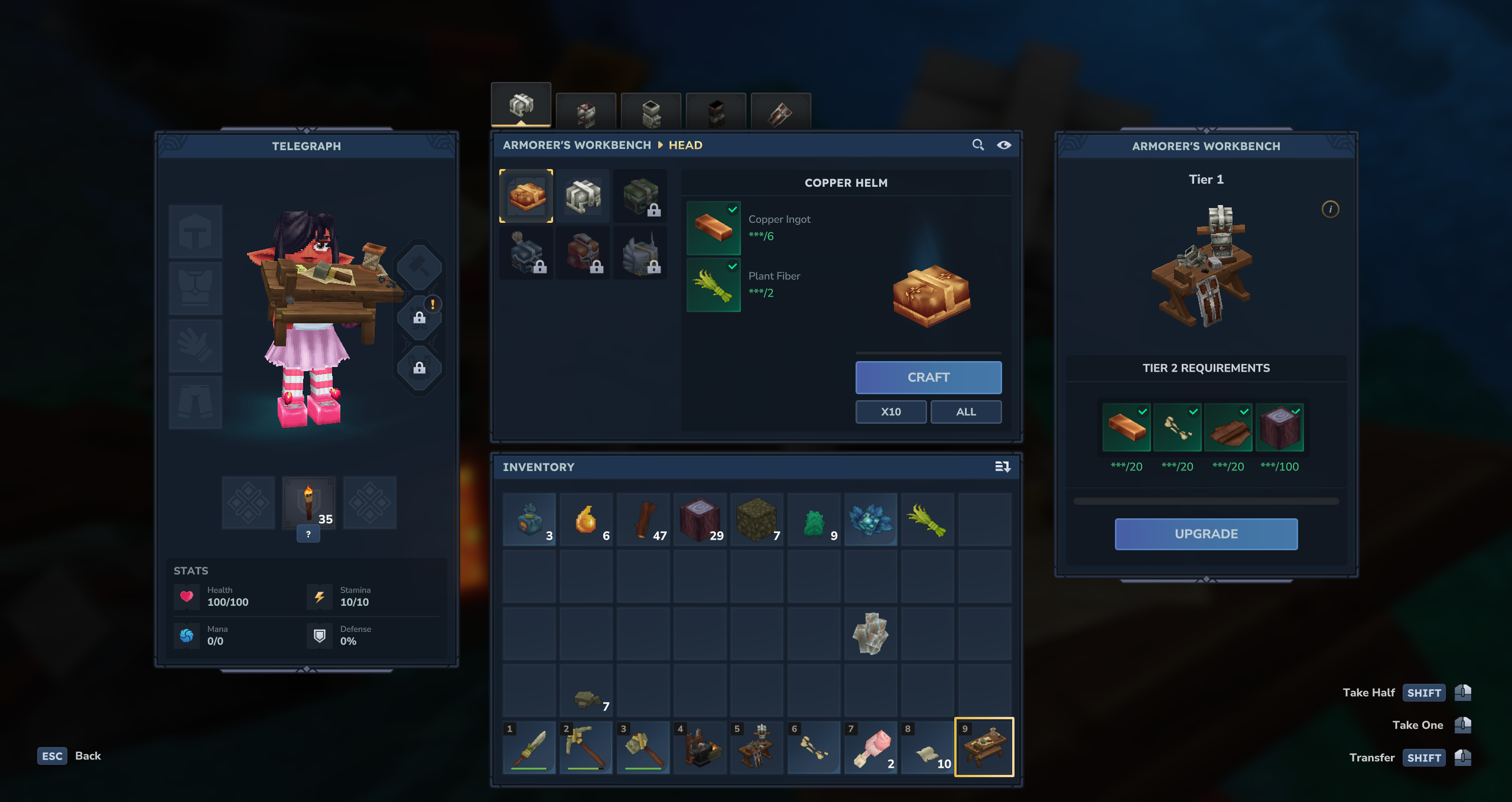Pick the wood log stack of 47
The width and height of the screenshot is (1512, 802).
click(643, 519)
